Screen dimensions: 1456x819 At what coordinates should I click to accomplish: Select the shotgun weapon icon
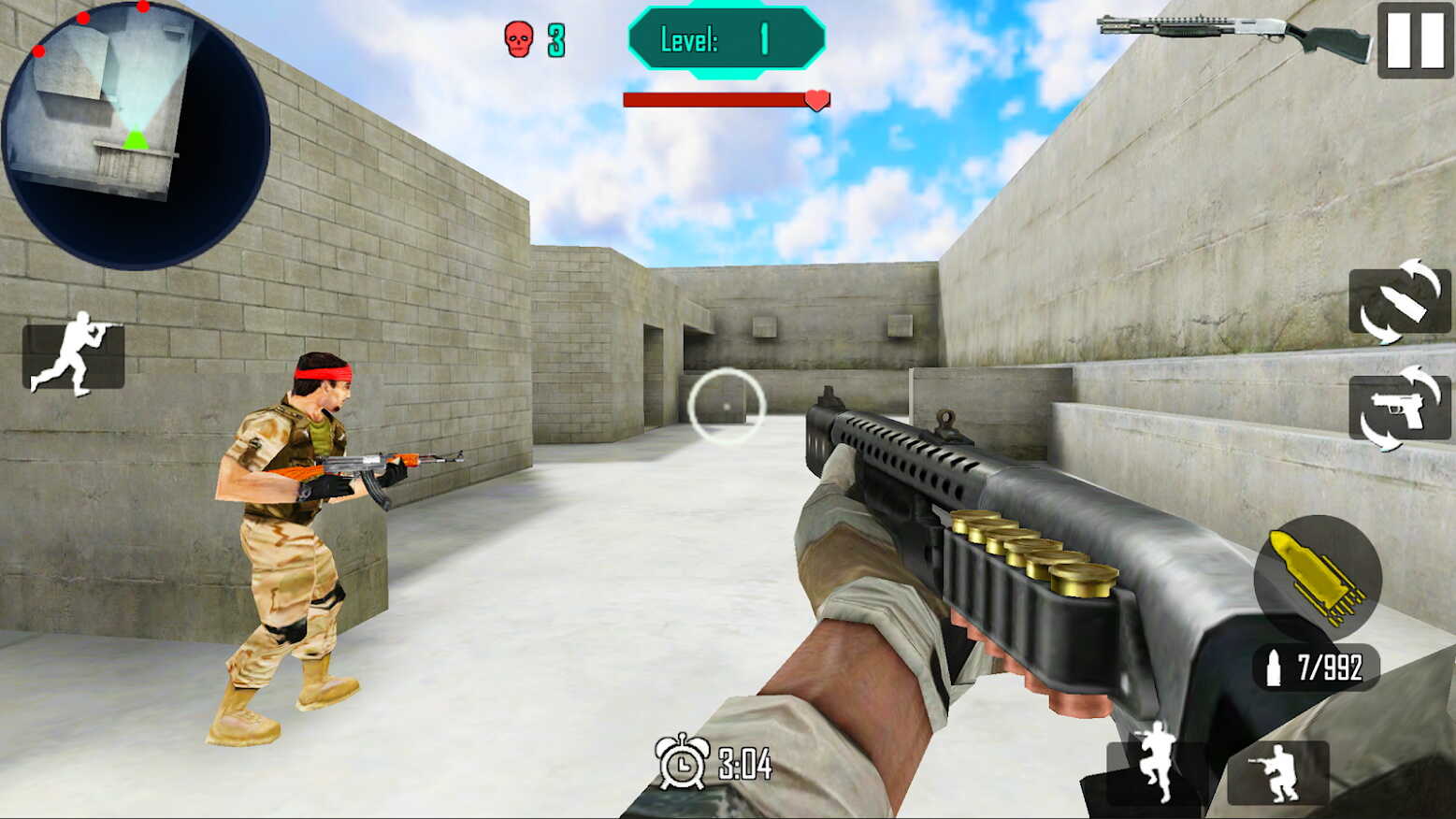1233,36
